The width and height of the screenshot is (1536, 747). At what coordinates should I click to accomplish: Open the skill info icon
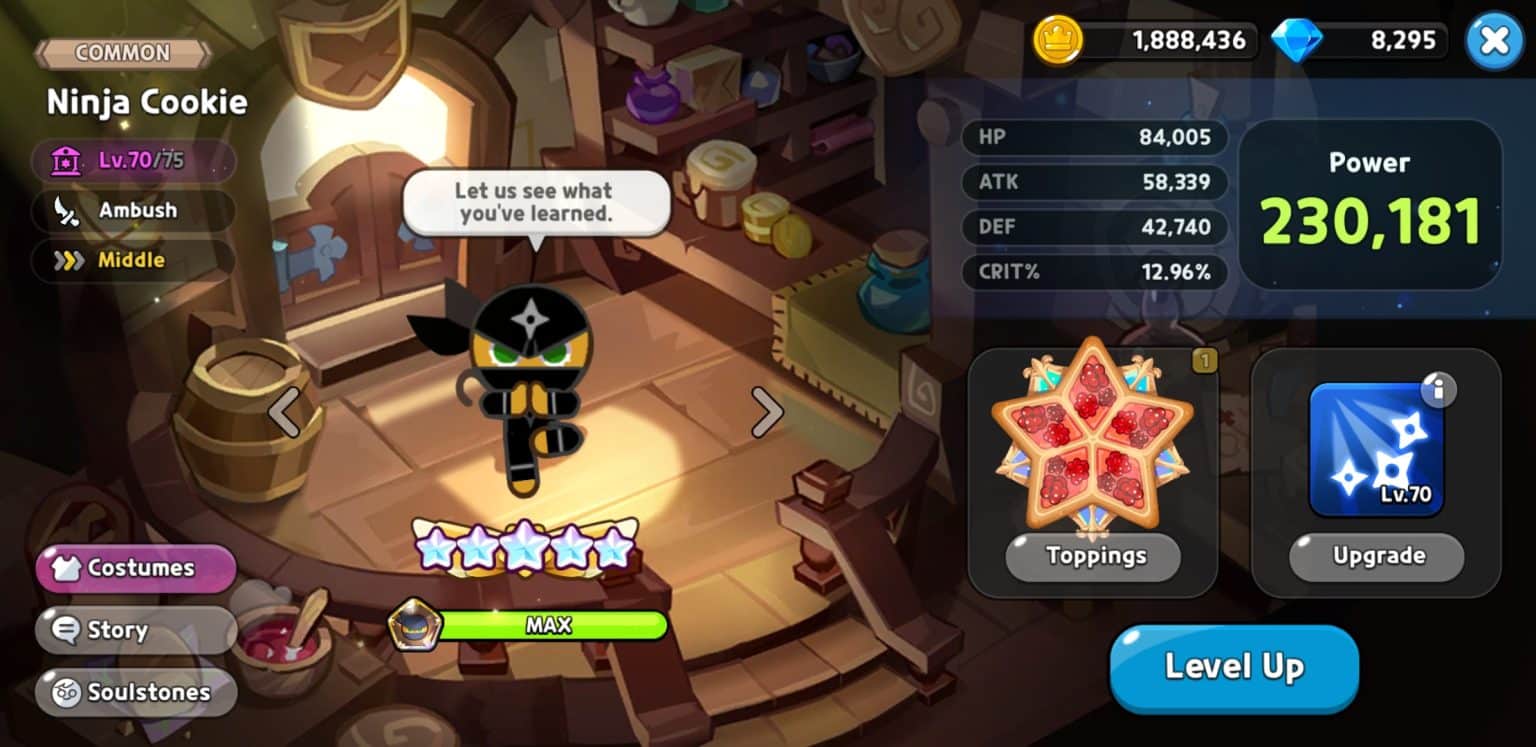tap(1440, 390)
